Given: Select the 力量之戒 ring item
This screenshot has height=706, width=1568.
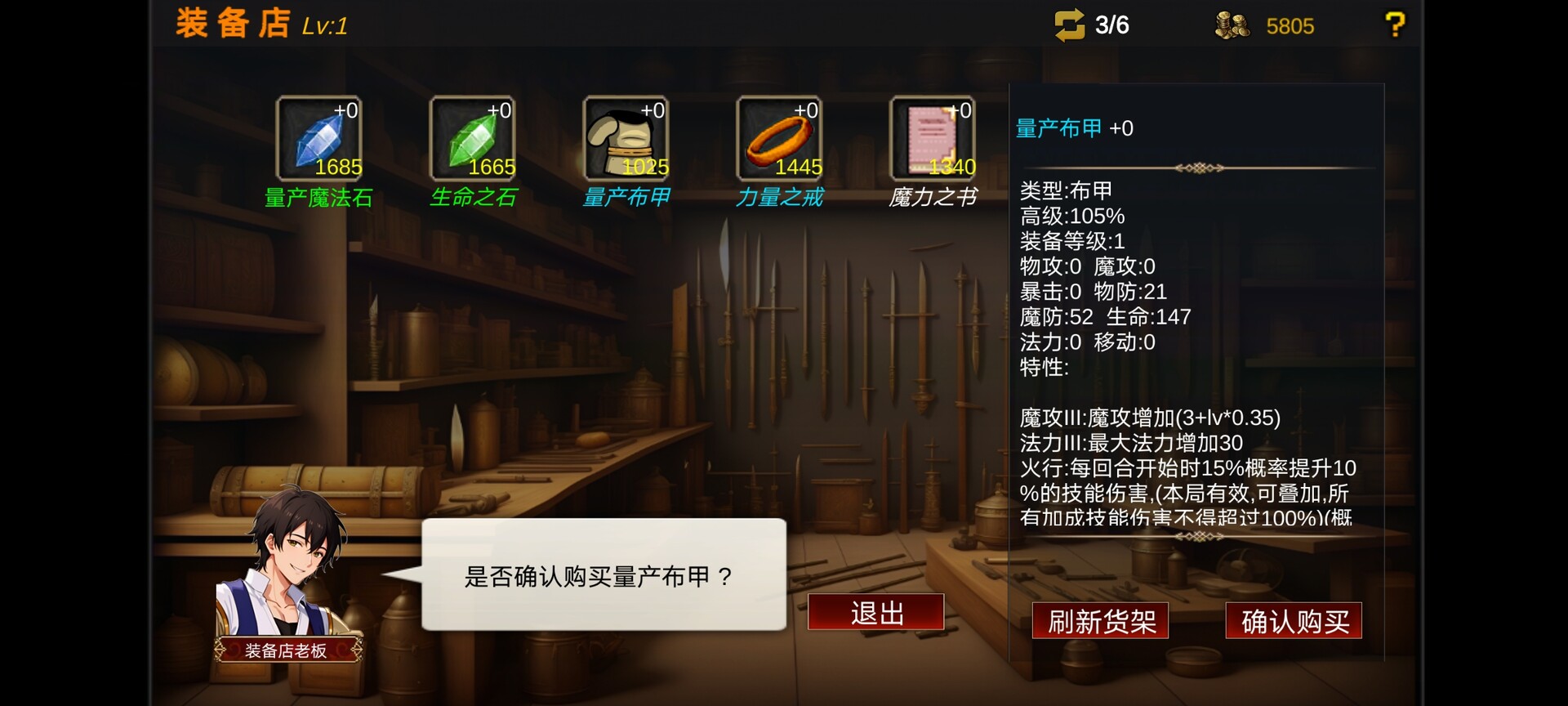Looking at the screenshot, I should tap(779, 139).
